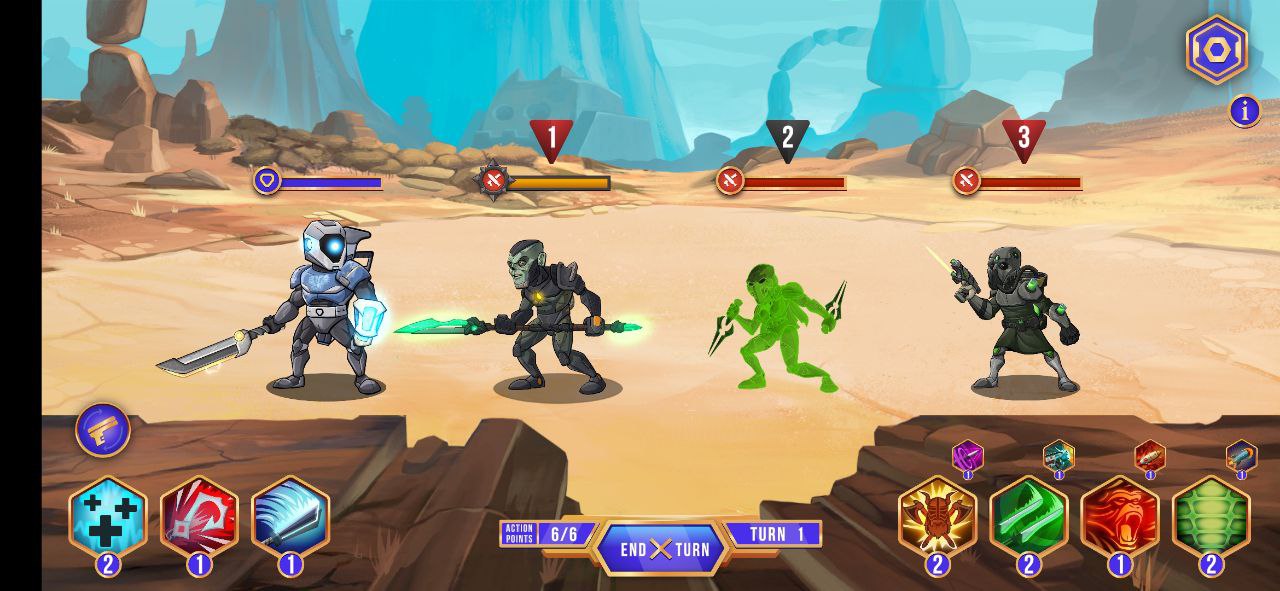1280x591 pixels.
Task: Select the green turtle shell ability
Action: point(1210,516)
